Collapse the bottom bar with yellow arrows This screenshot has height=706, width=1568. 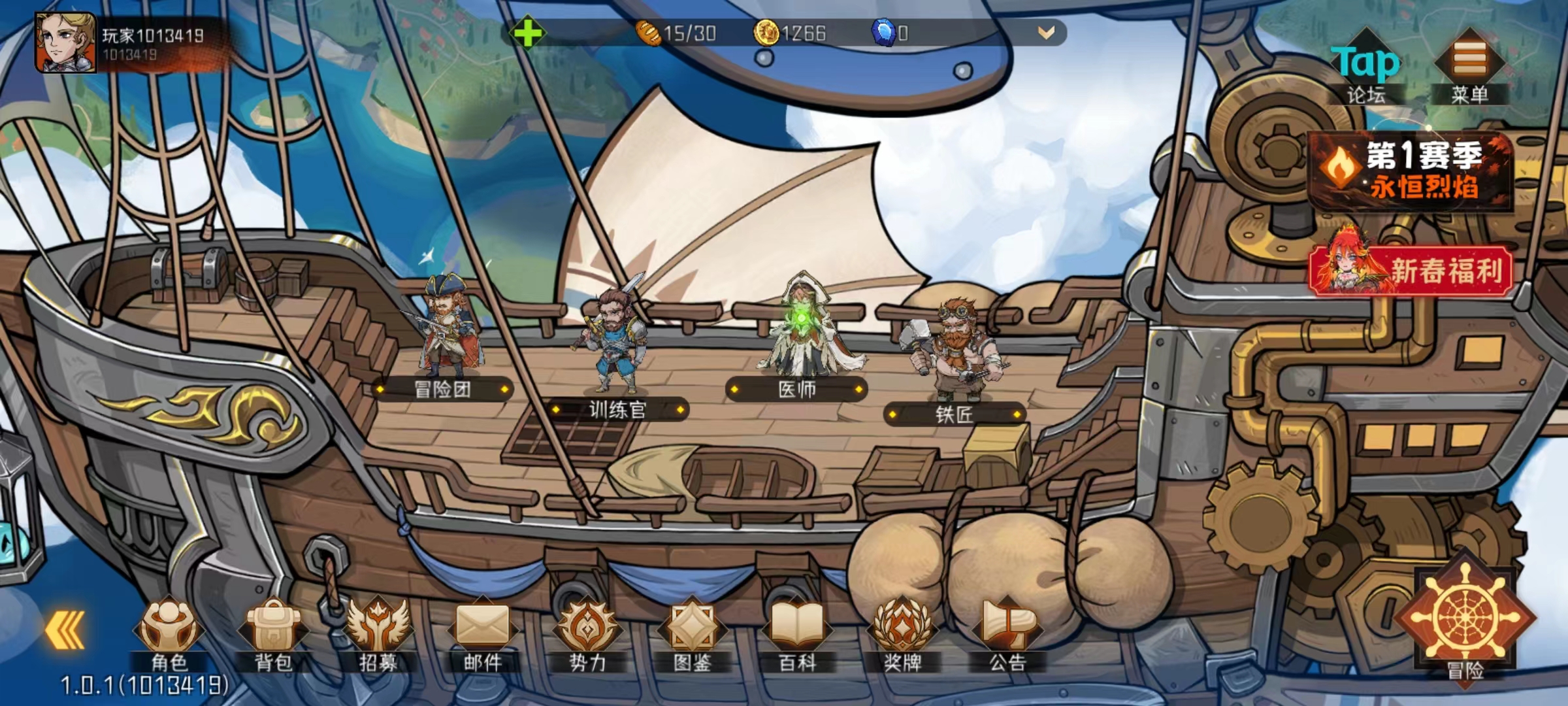pos(65,630)
